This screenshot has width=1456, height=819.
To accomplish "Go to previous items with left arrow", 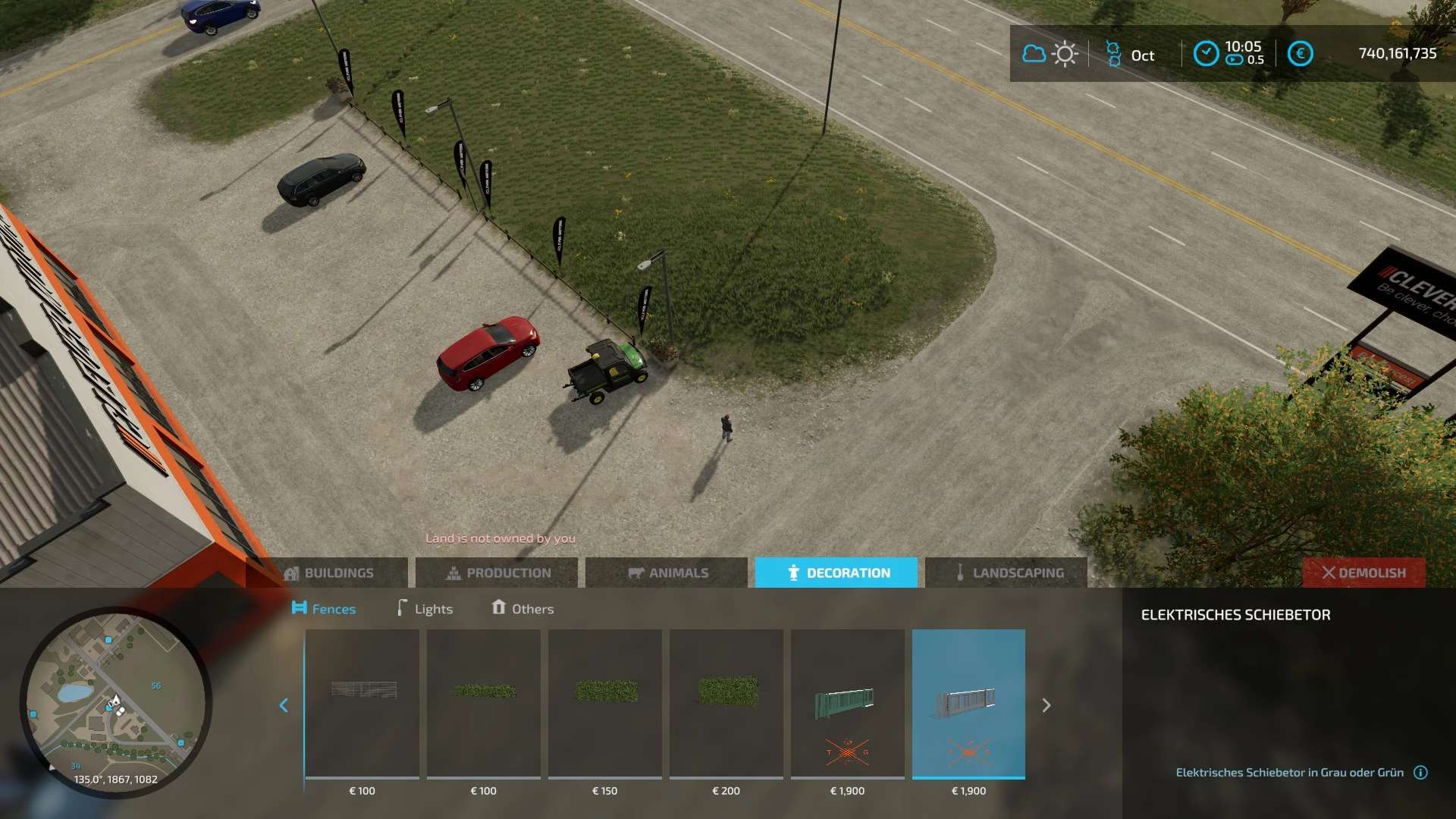I will click(284, 705).
